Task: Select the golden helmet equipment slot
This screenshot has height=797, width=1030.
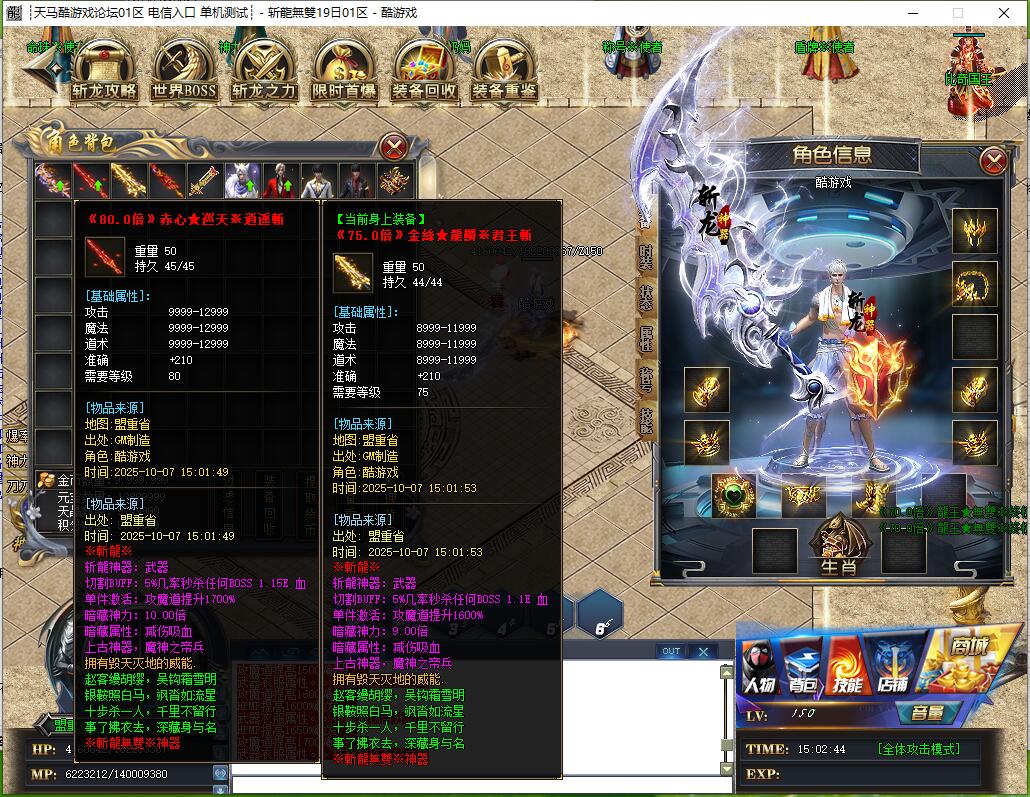Action: coord(974,231)
